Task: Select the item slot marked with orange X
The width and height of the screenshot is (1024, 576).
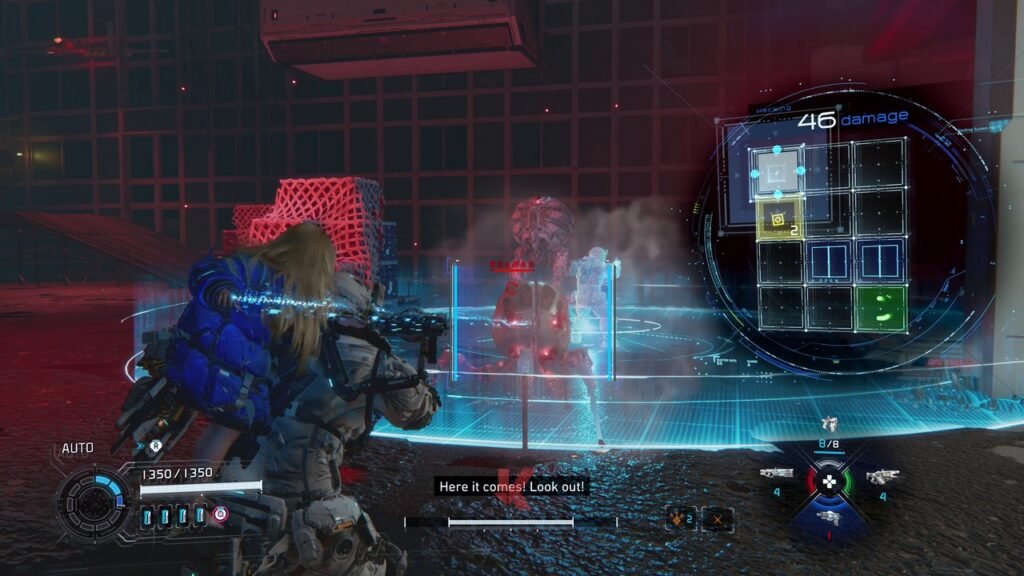Action: (716, 519)
